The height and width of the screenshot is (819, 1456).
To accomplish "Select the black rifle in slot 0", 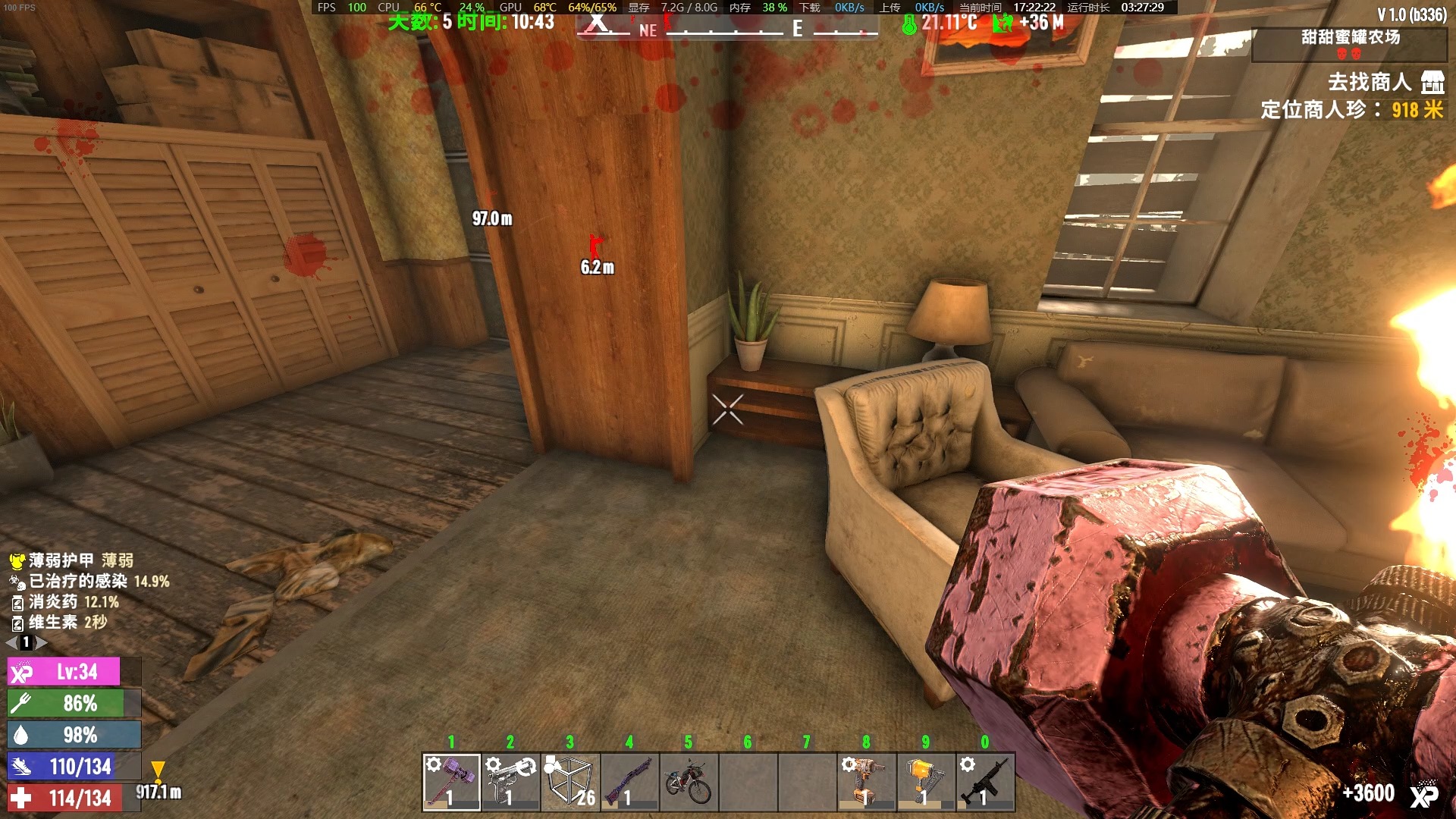I will [x=984, y=782].
